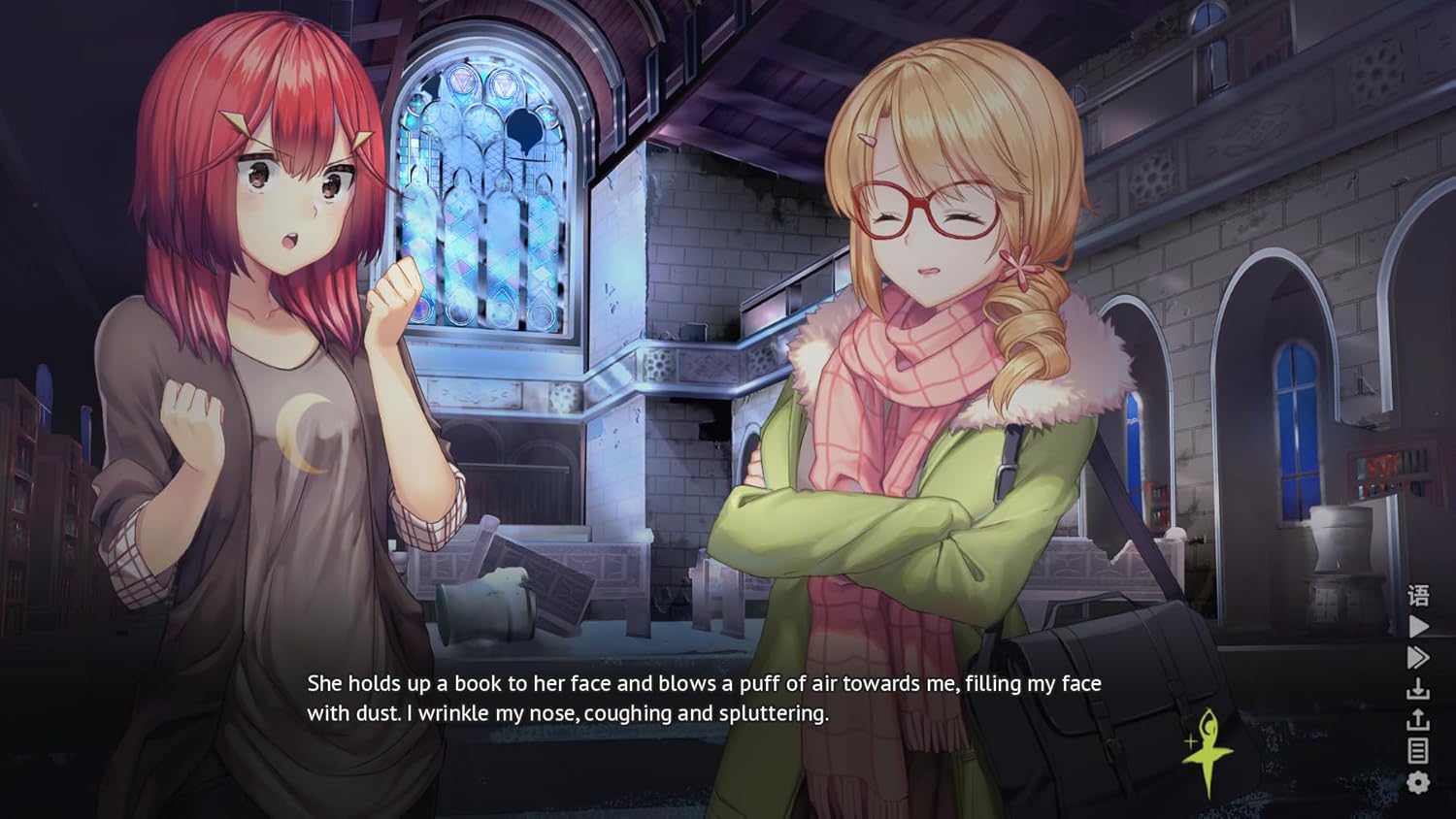Advance the dialogue text box
1456x819 pixels.
pyautogui.click(x=704, y=698)
